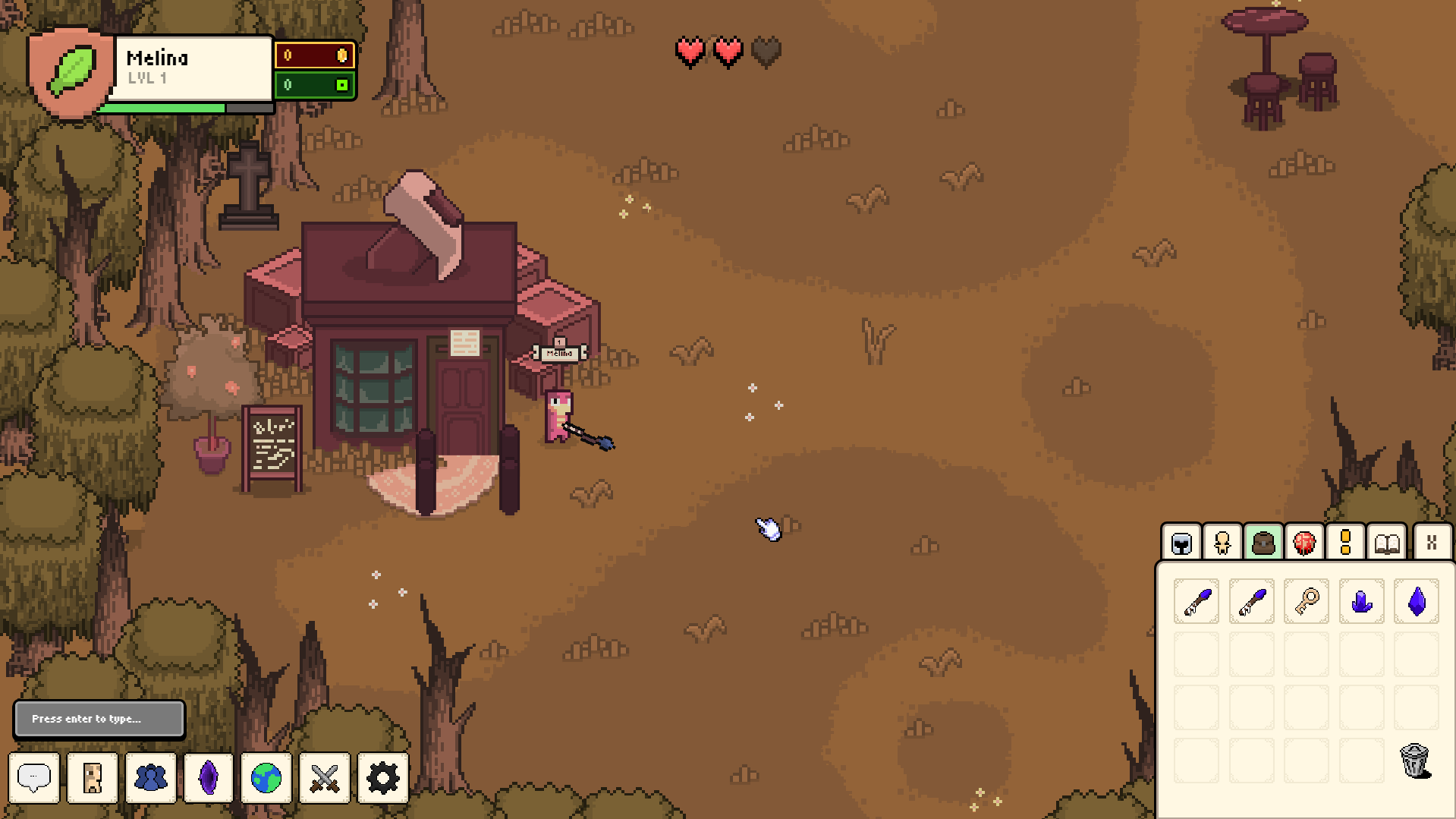
Task: Click the crossed swords button
Action: click(x=325, y=777)
